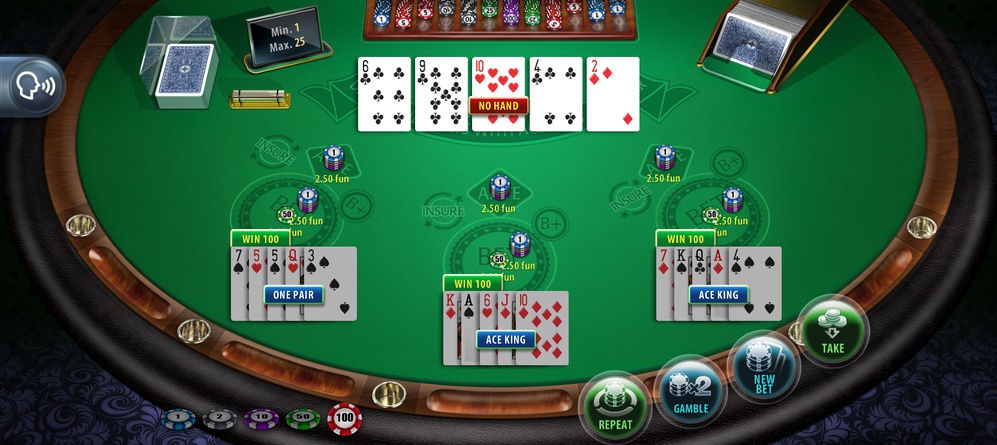The height and width of the screenshot is (445, 997).
Task: Start a NEW BET
Action: 763,368
